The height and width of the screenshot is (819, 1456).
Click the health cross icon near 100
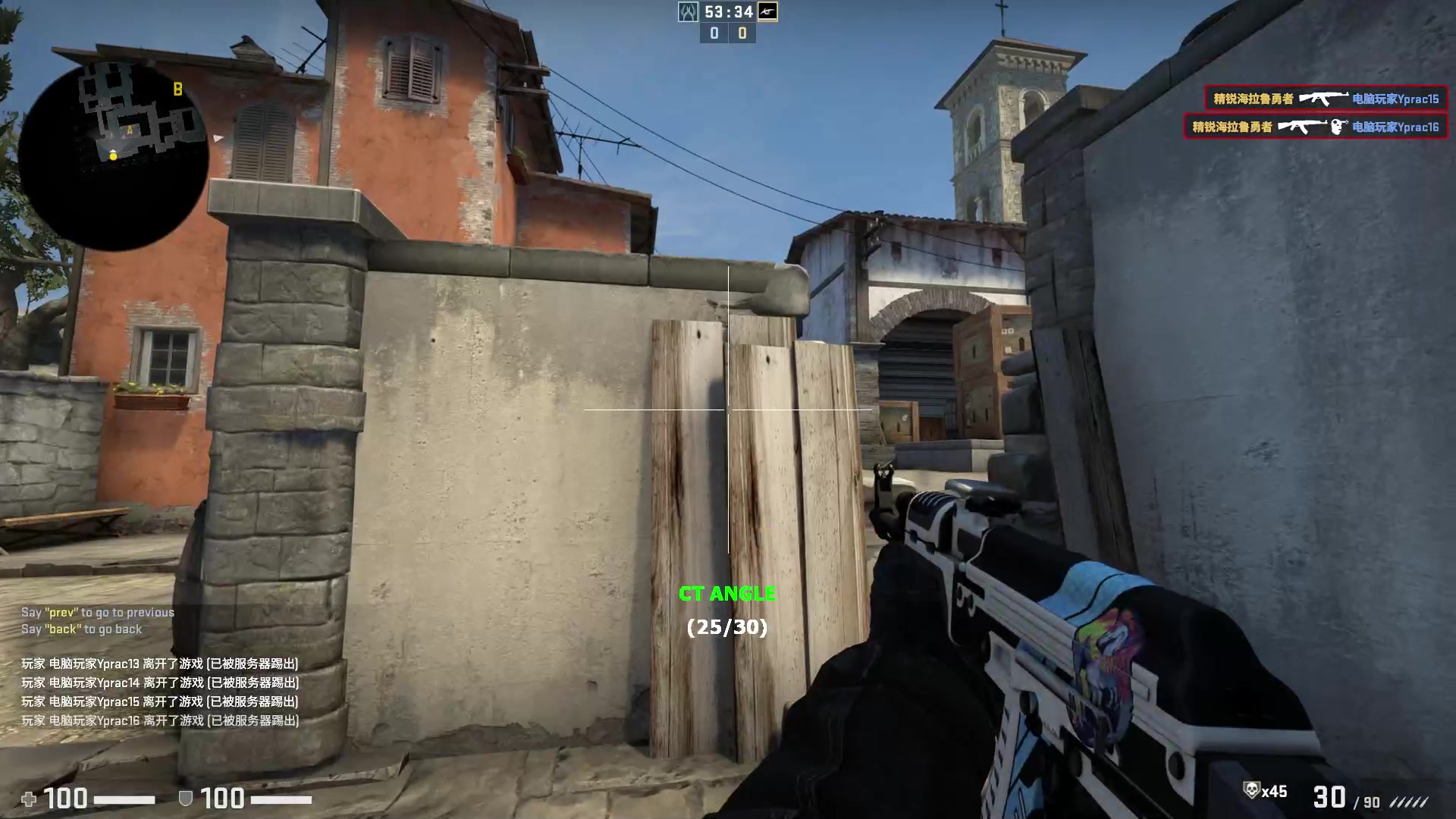[28, 799]
